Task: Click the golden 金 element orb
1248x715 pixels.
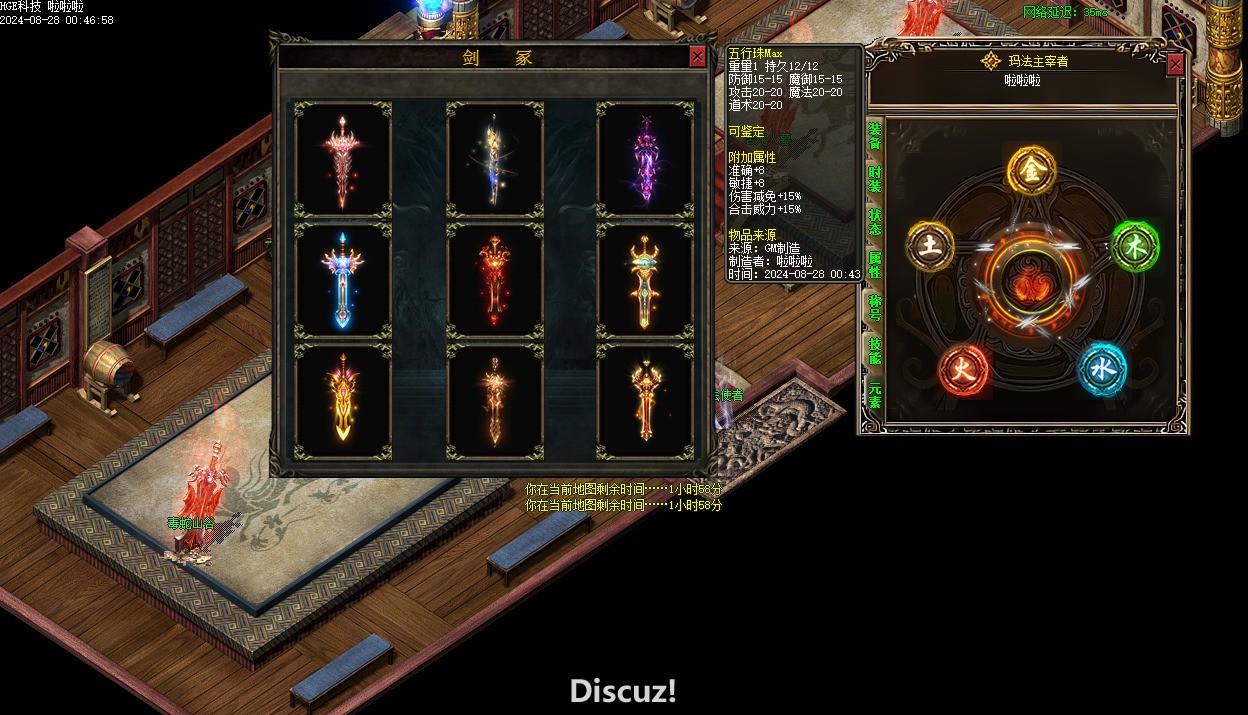Action: coord(1031,171)
